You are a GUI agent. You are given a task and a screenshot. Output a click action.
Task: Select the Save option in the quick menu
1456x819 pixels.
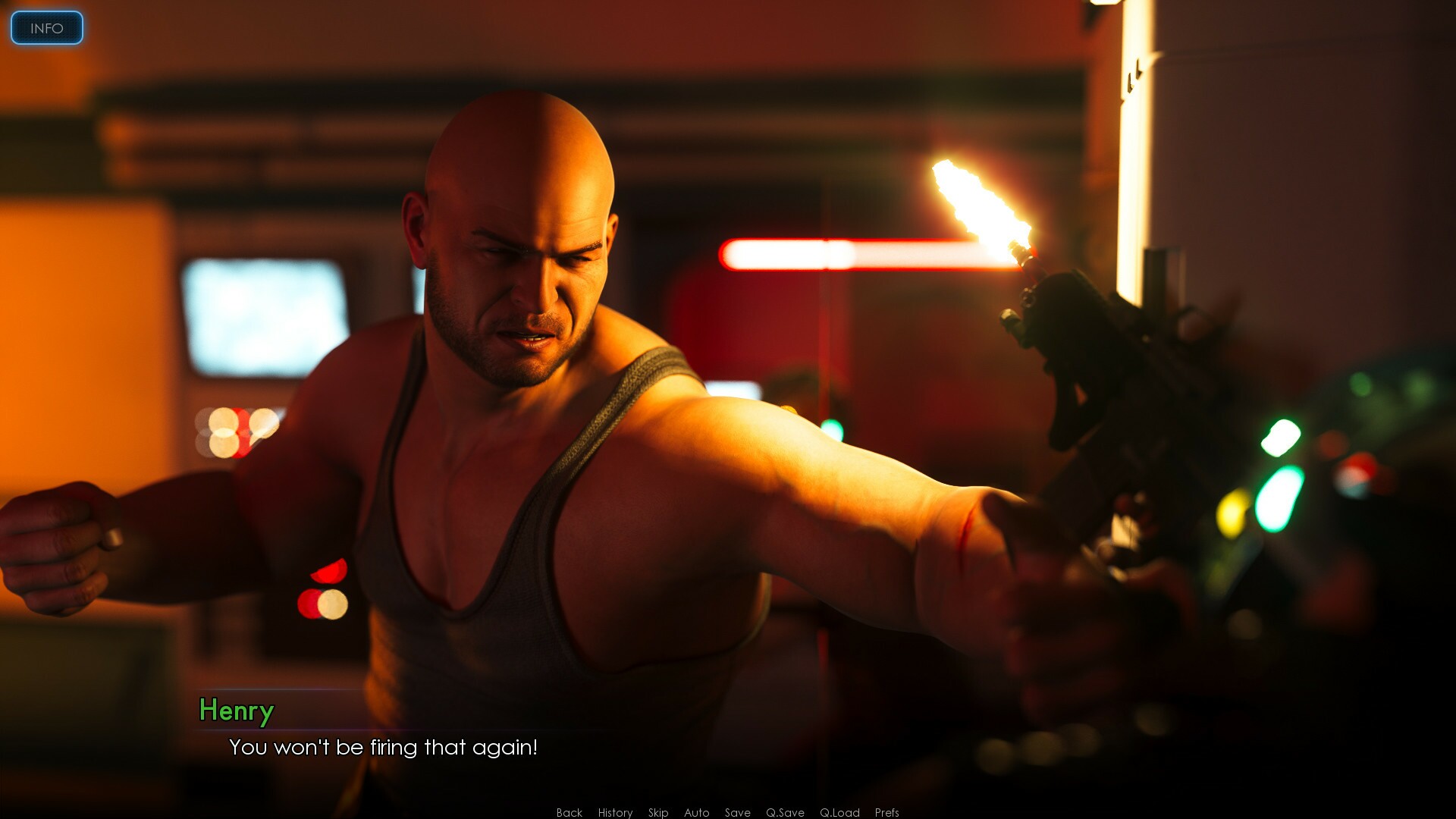coord(736,812)
